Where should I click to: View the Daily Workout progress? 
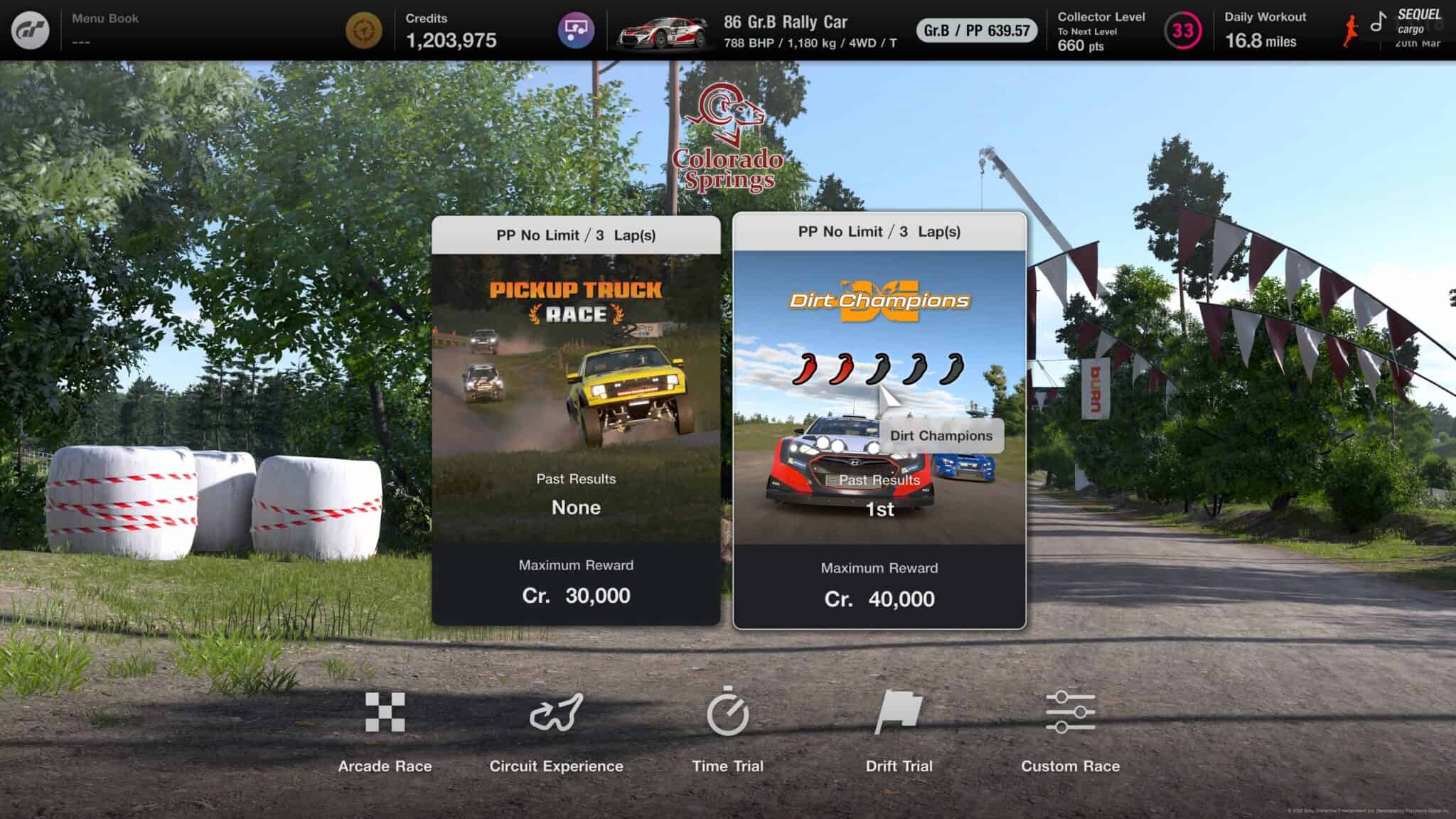pos(1265,31)
